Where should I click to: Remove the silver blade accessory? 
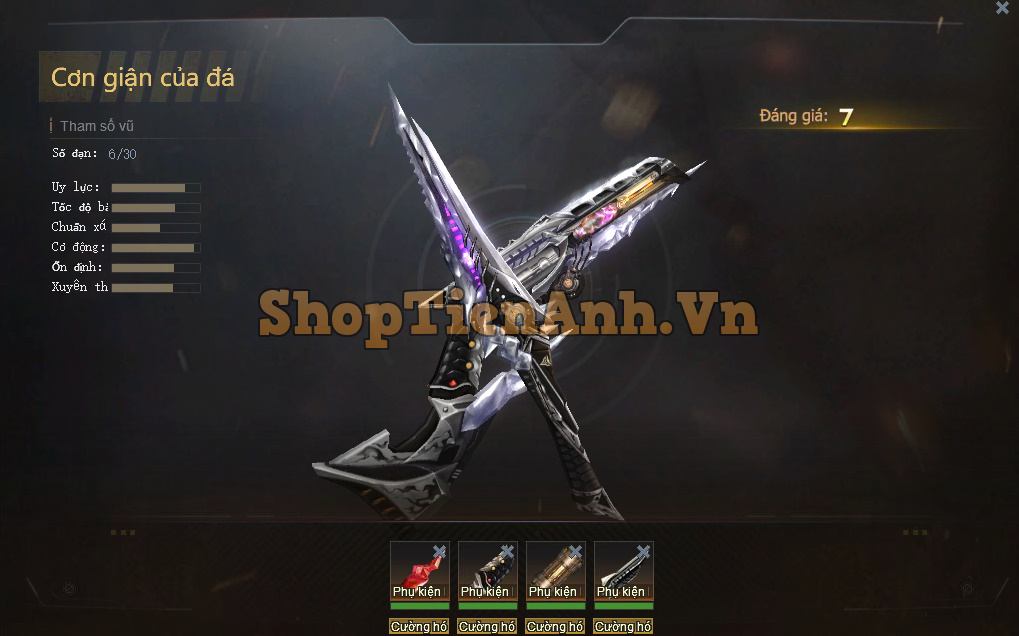tap(643, 551)
